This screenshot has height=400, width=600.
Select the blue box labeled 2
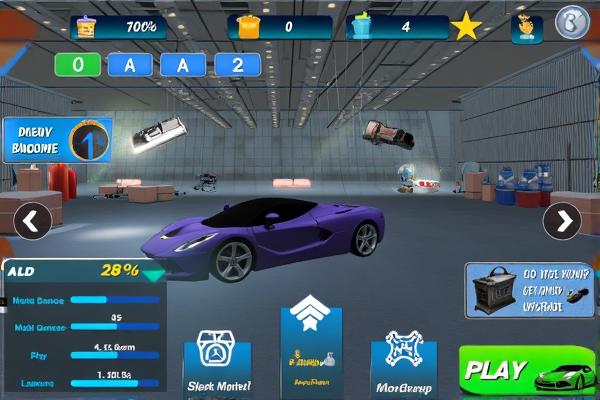(237, 66)
